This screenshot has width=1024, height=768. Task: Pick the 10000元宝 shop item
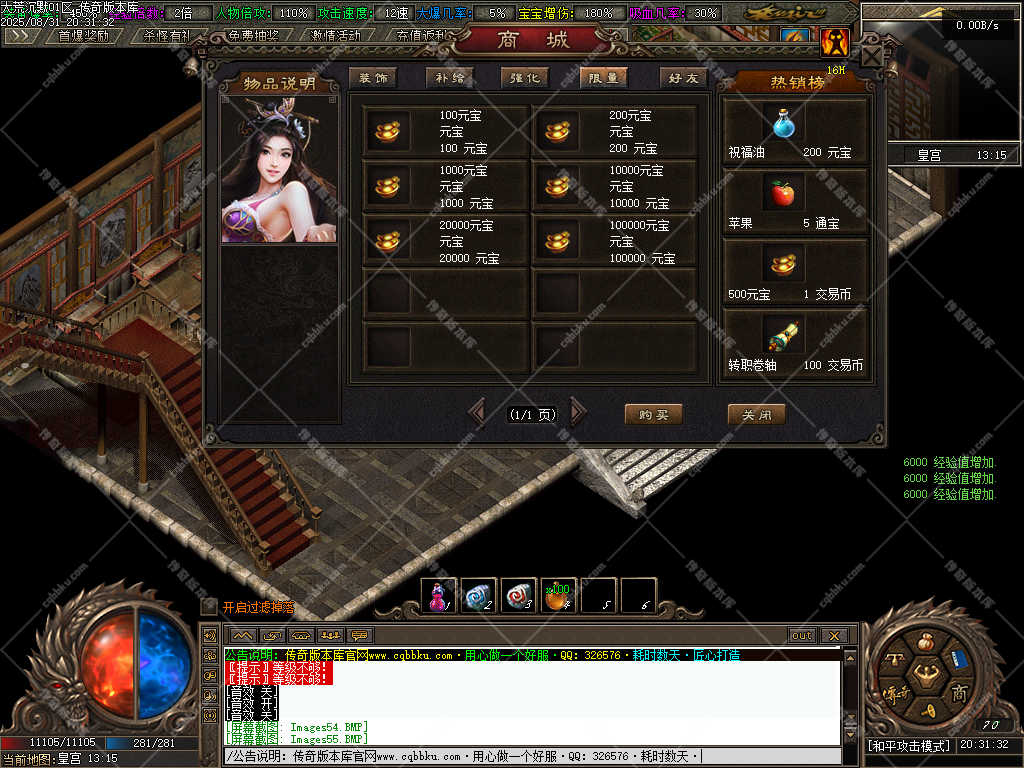click(614, 187)
